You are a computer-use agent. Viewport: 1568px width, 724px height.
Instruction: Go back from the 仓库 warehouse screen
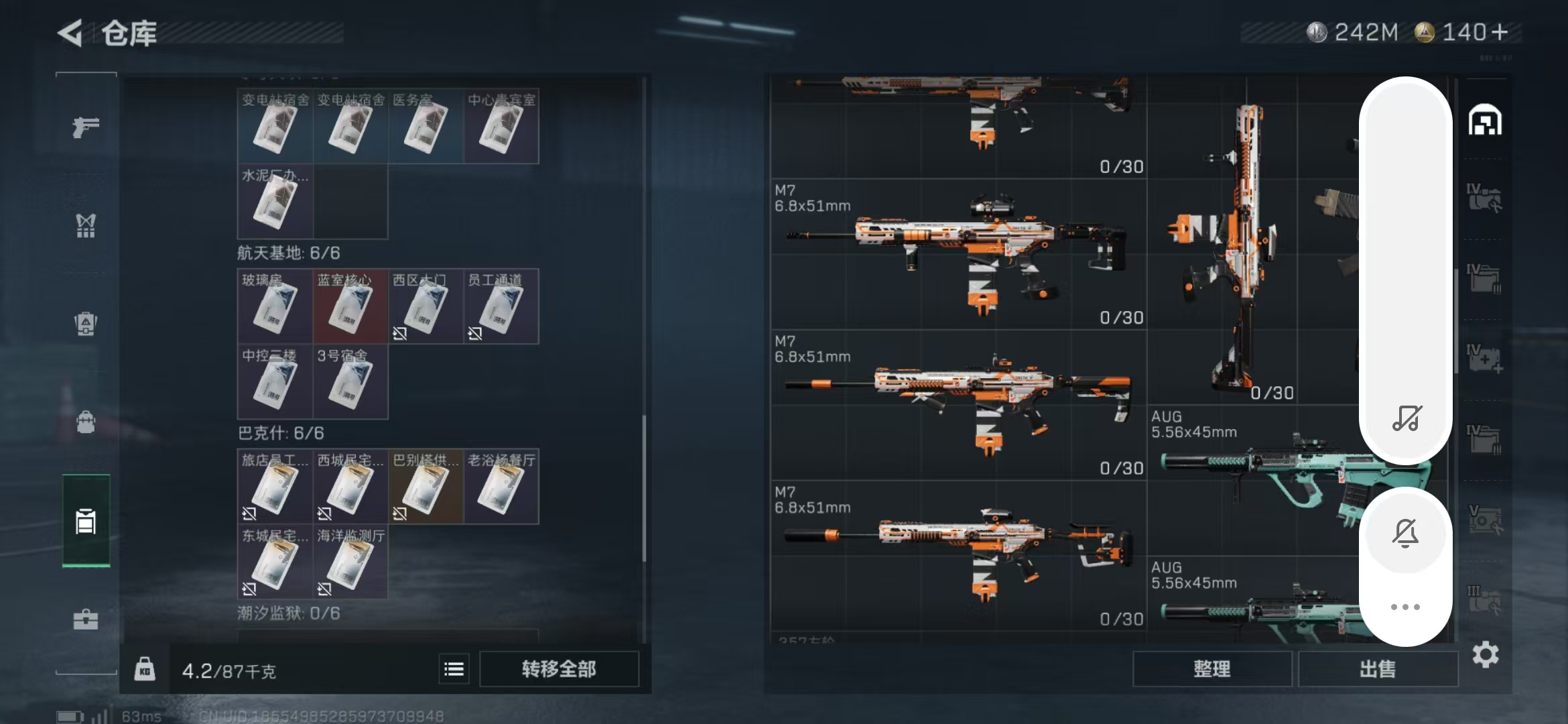[x=70, y=33]
